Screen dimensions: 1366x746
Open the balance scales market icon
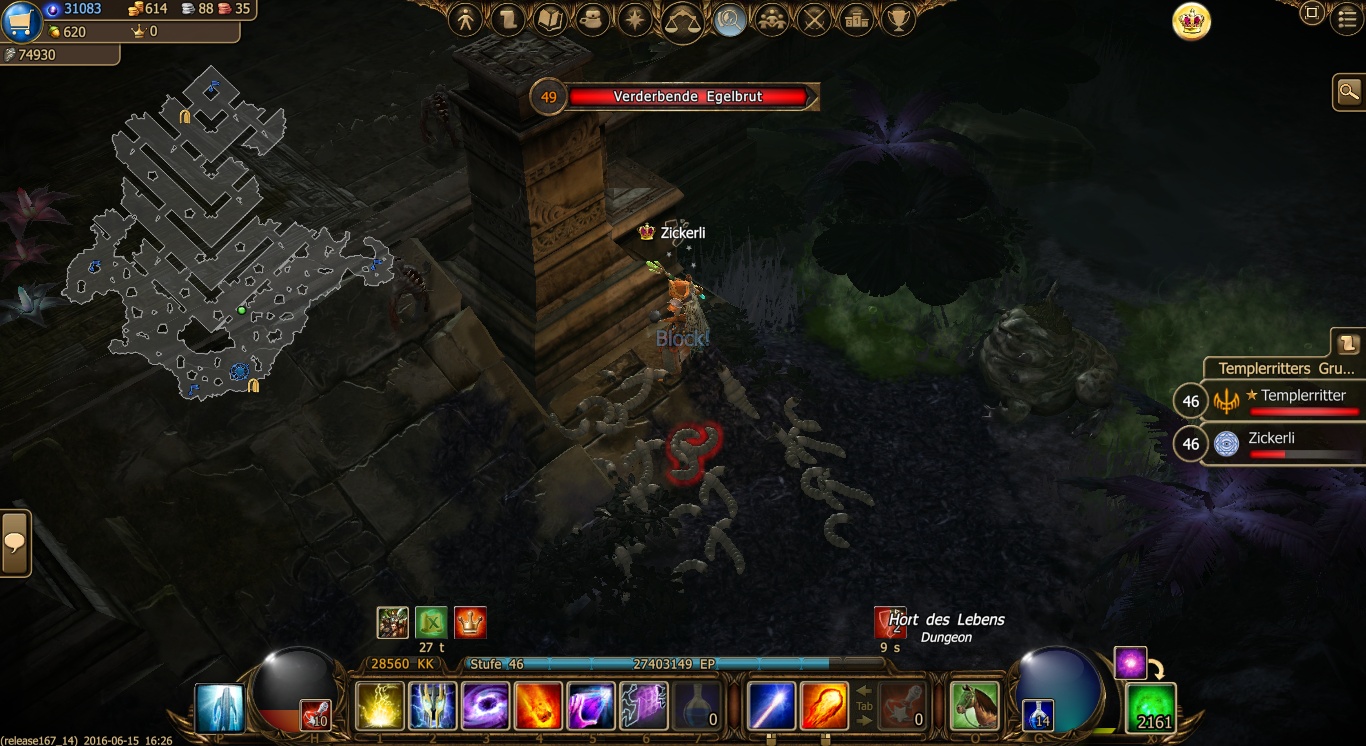[x=682, y=19]
